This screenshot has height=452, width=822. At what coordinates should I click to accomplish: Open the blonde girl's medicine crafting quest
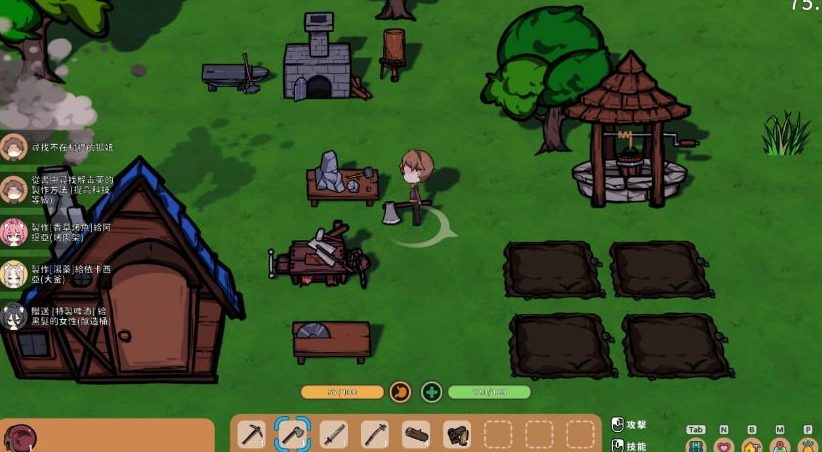pos(60,274)
